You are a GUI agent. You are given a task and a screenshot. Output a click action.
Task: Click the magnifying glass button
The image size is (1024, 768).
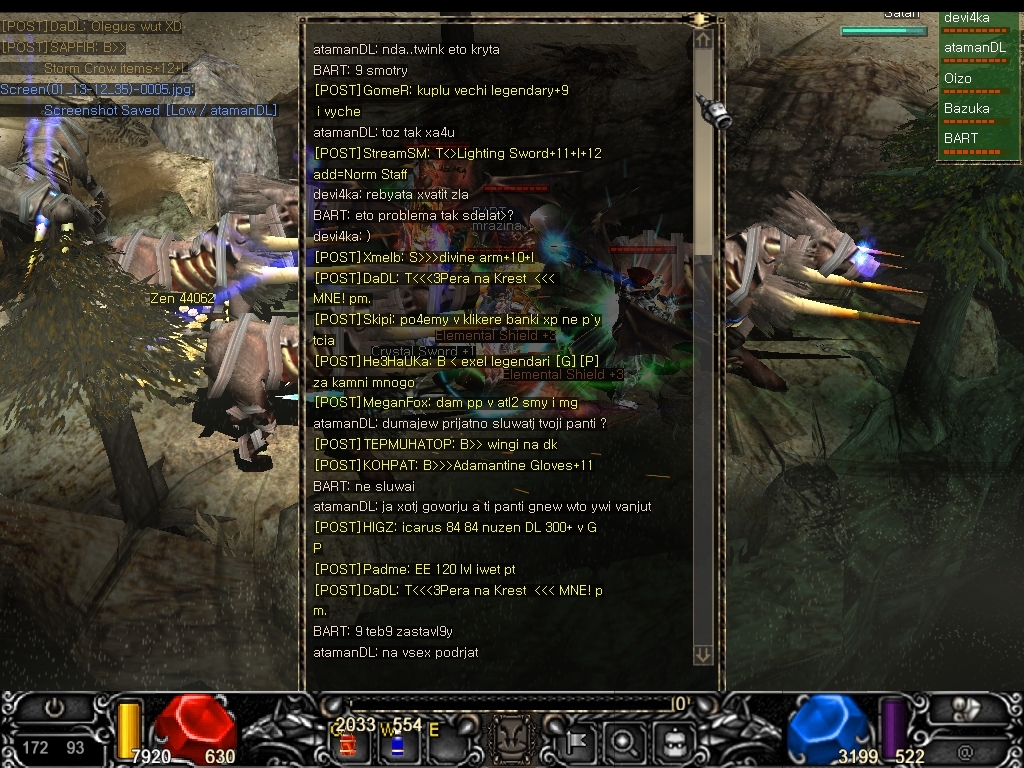(x=625, y=743)
